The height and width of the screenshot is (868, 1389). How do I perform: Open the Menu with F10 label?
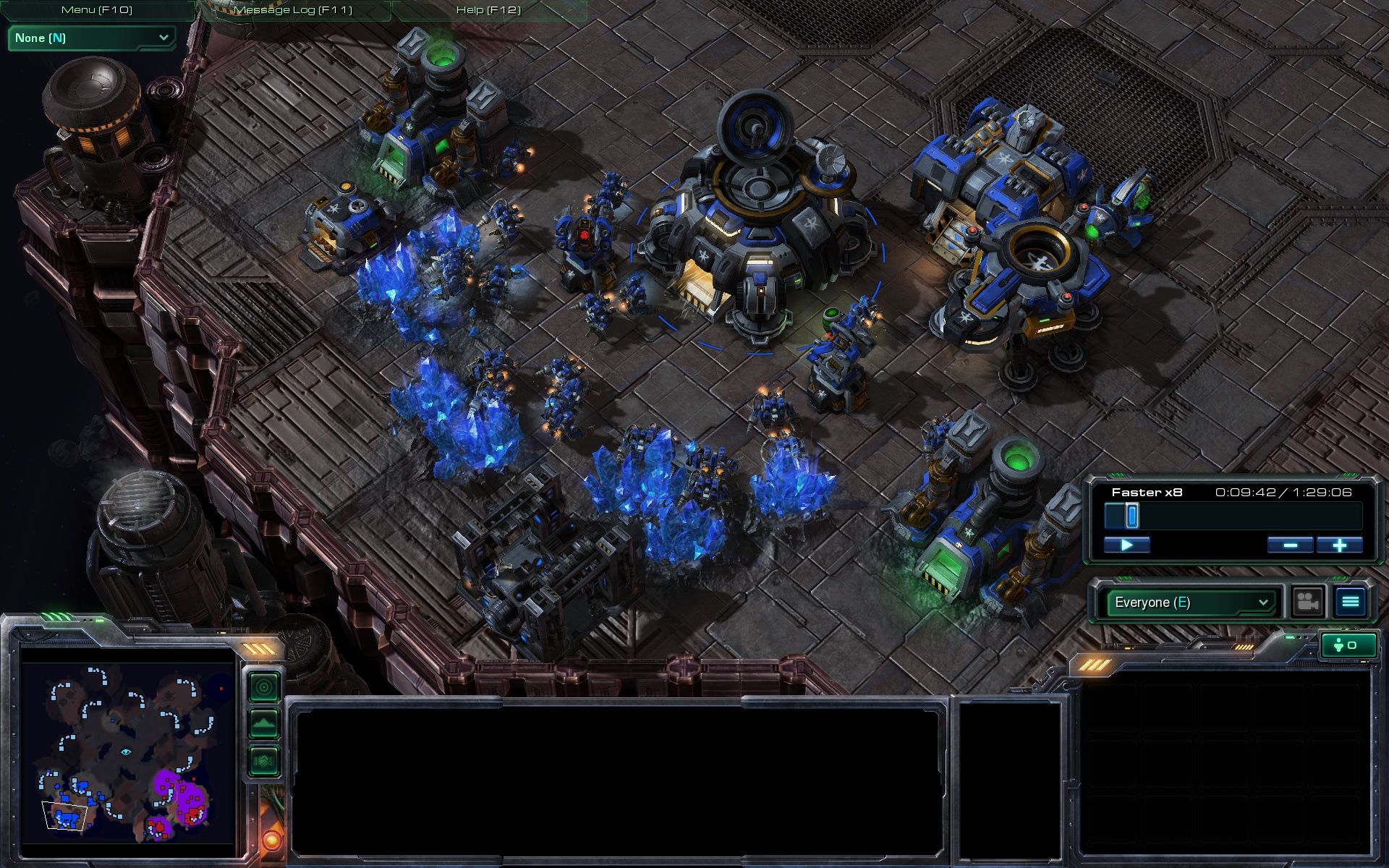[98, 10]
